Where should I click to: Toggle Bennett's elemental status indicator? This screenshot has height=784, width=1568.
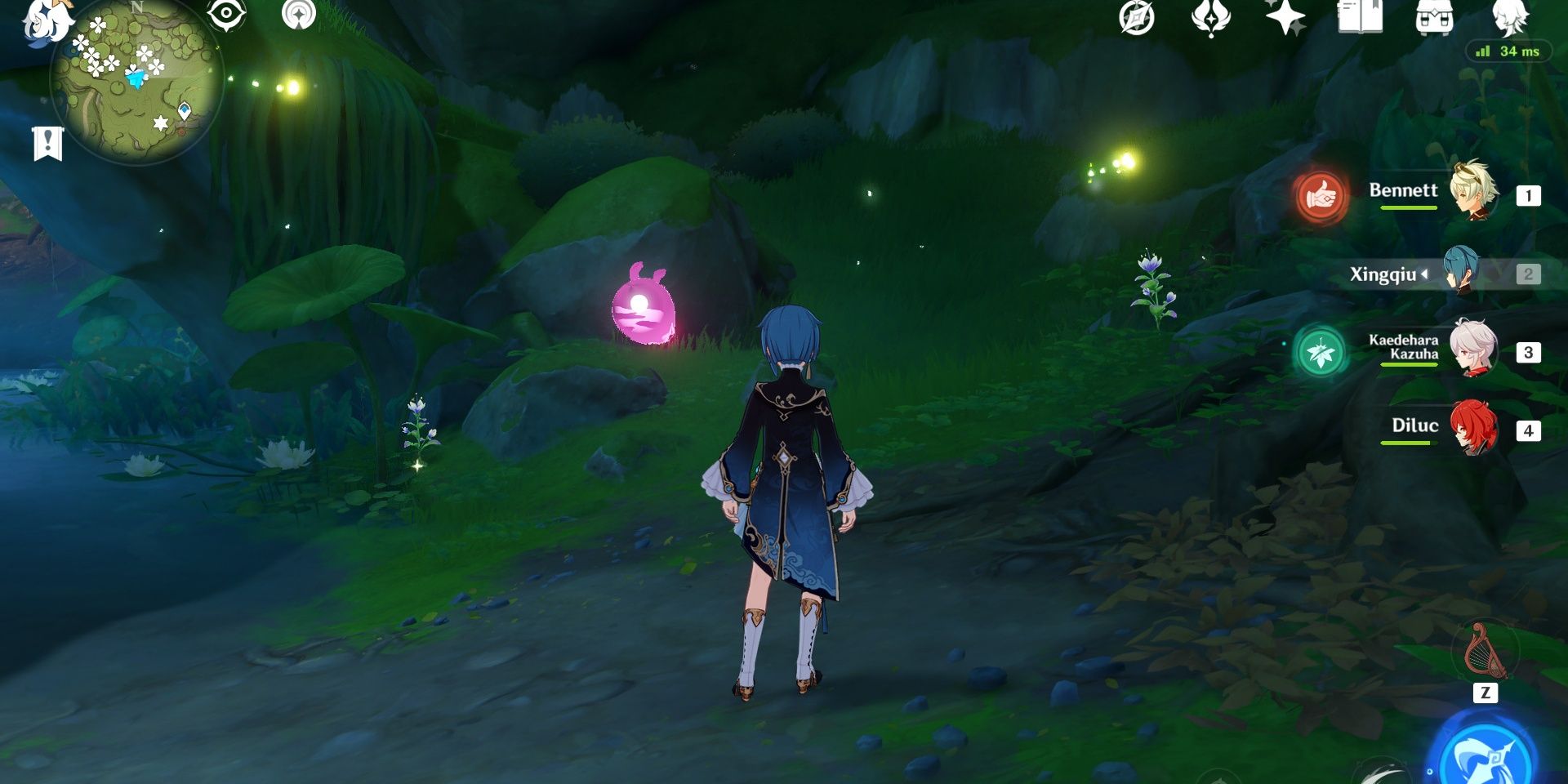pyautogui.click(x=1321, y=196)
